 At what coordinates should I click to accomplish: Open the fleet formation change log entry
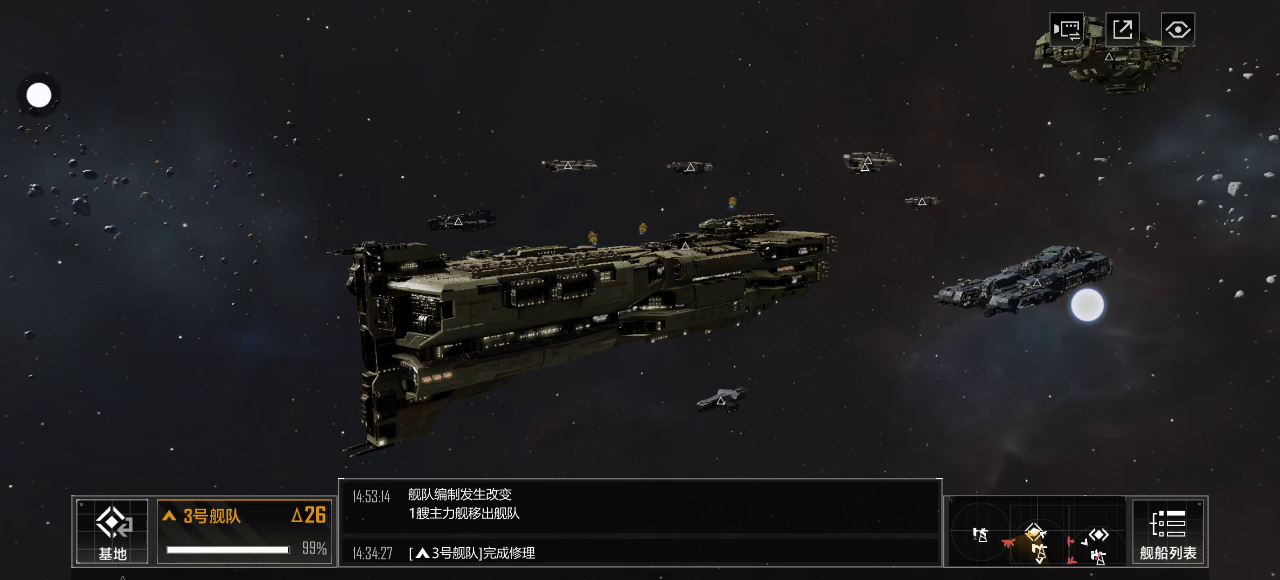[640, 504]
